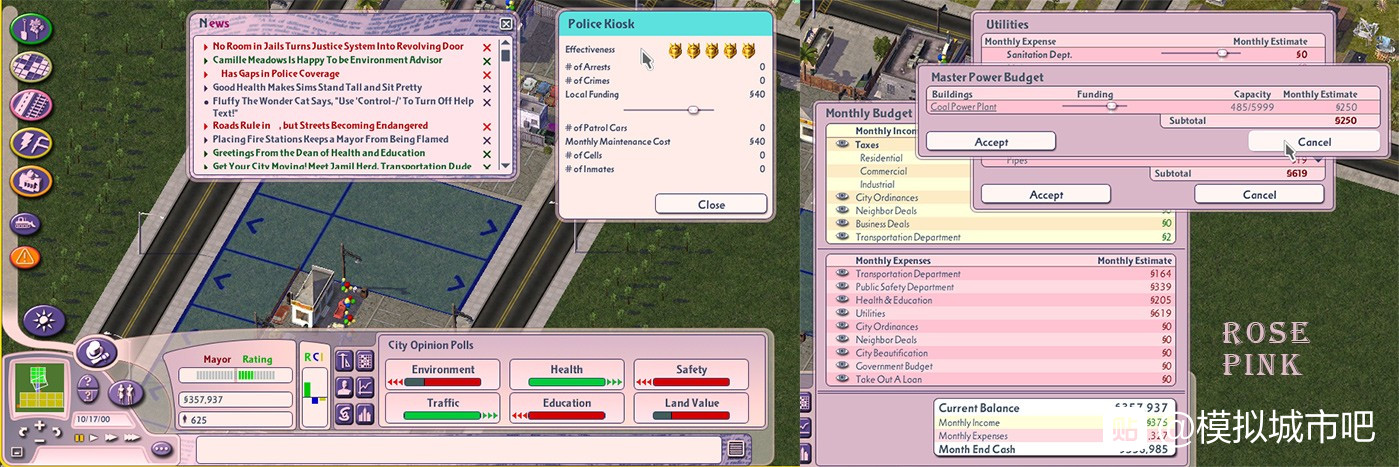The image size is (1399, 467).
Task: Close the Police Kiosk panel
Action: [711, 204]
